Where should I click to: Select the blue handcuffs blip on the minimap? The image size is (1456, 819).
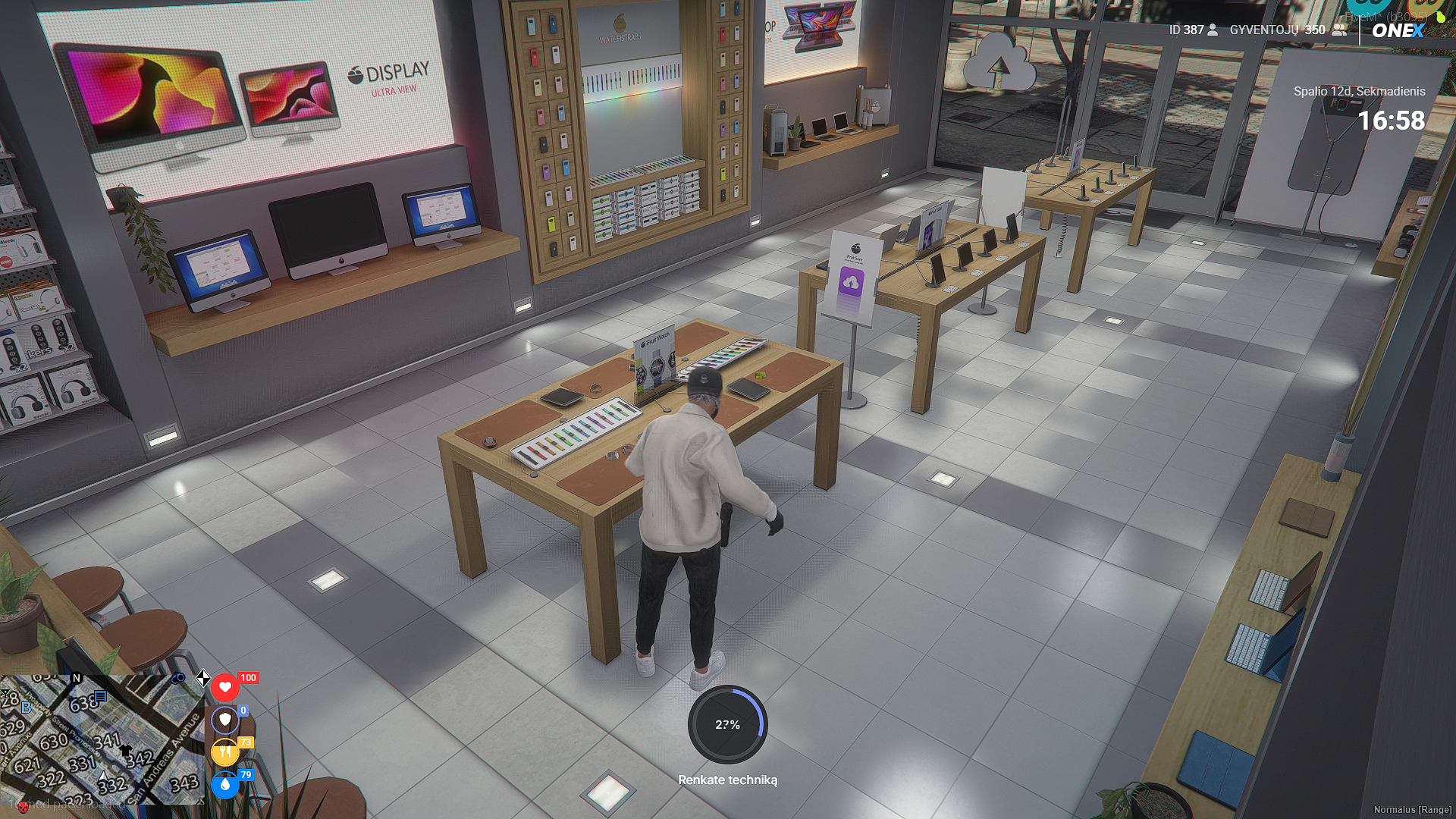click(178, 678)
